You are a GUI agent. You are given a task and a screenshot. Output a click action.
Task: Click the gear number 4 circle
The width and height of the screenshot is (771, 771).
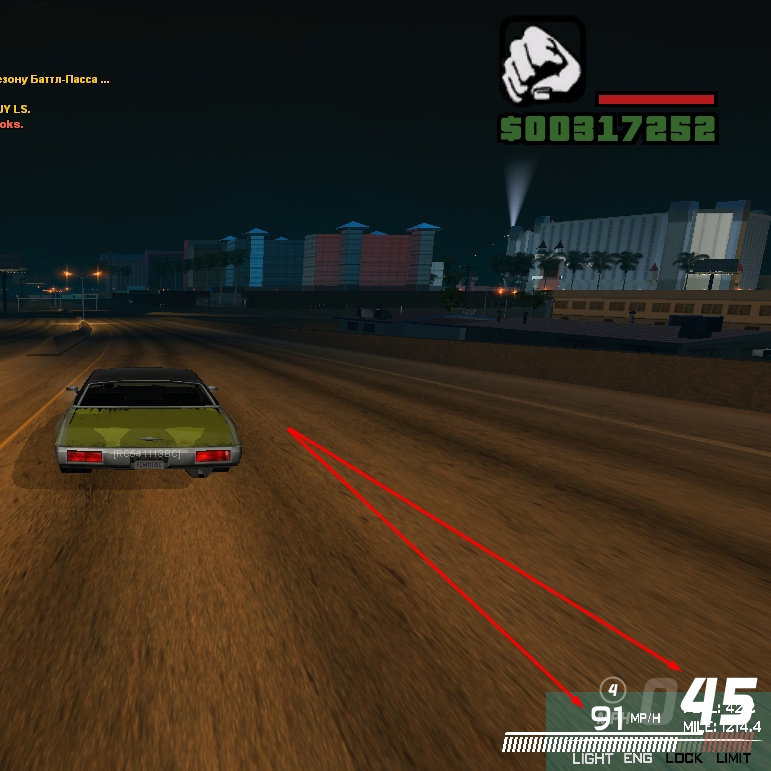pyautogui.click(x=612, y=688)
